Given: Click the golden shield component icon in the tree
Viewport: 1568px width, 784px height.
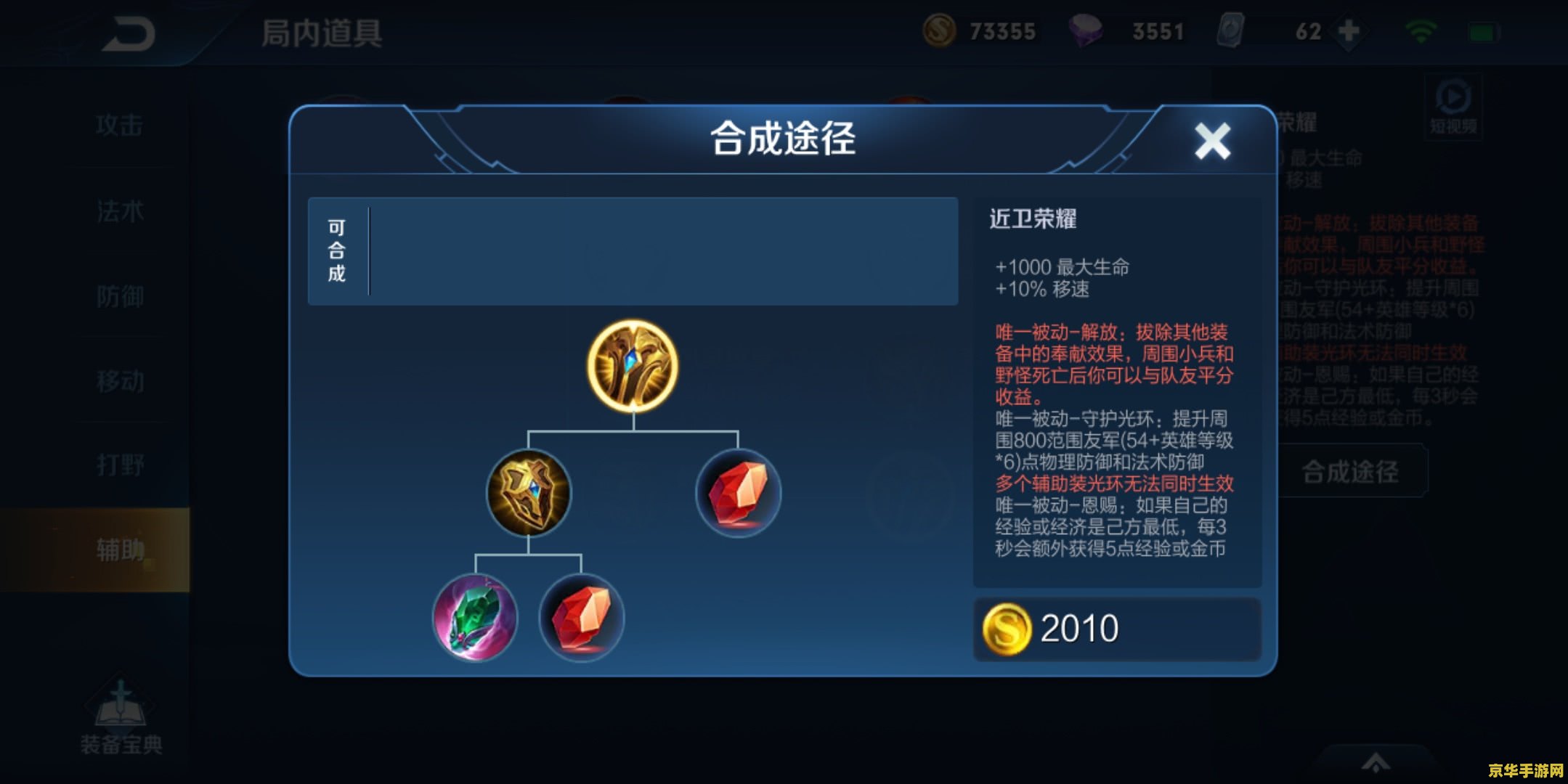Looking at the screenshot, I should point(529,494).
